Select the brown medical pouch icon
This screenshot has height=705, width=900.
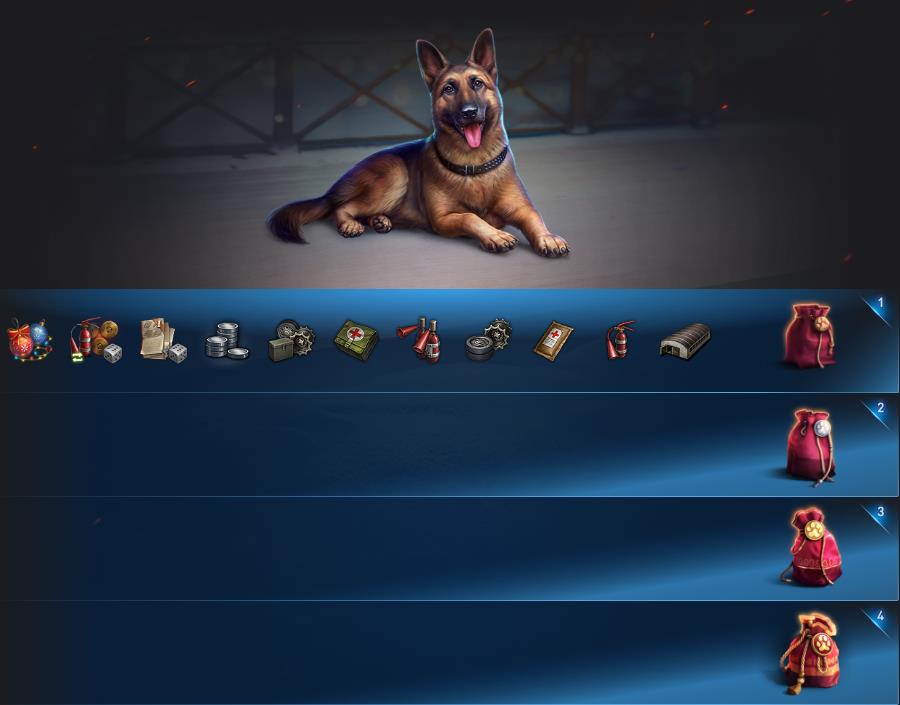coord(553,340)
